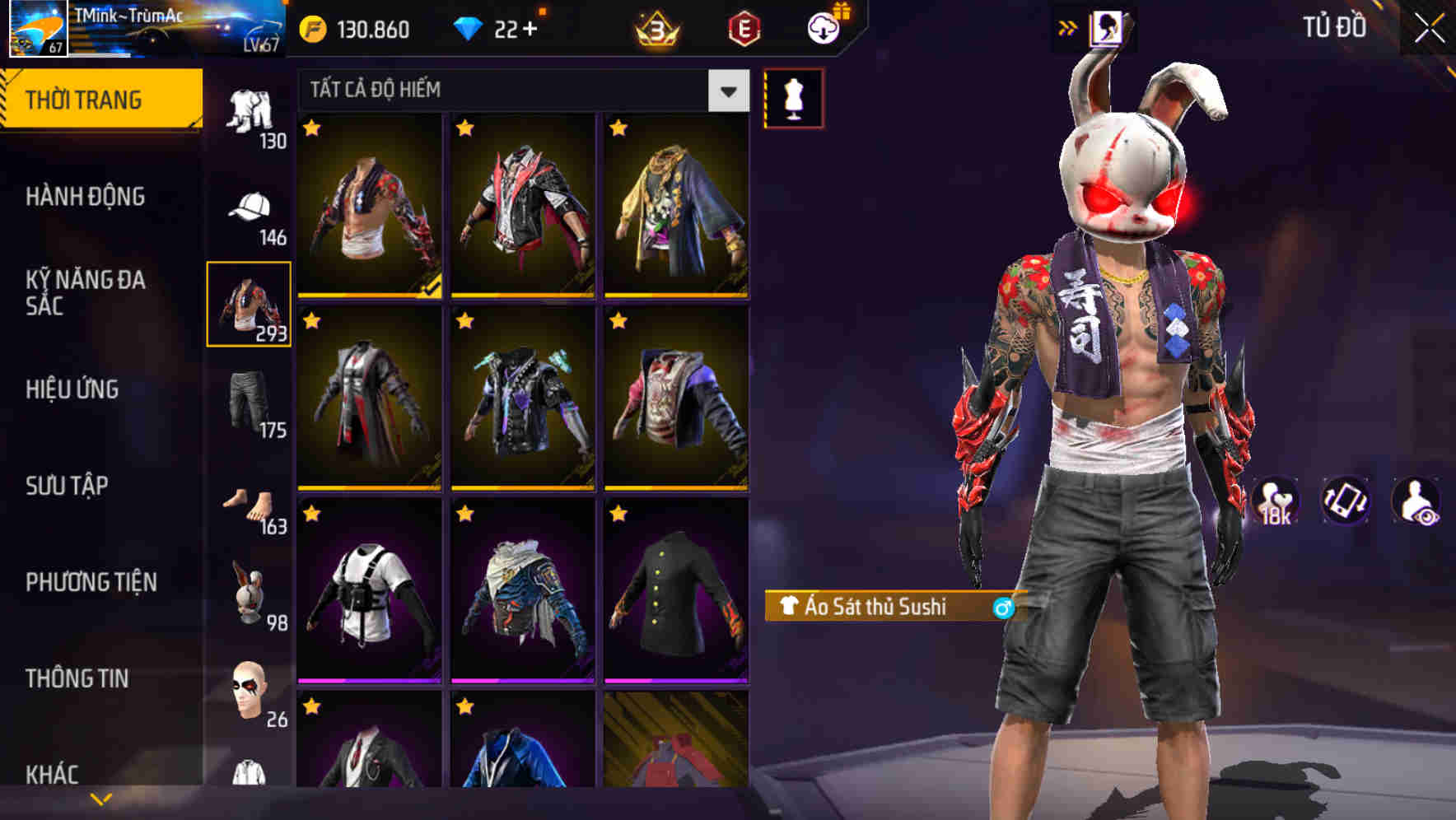The width and height of the screenshot is (1456, 820).
Task: Expand the sidebar with the double chevron arrows
Action: 1068,26
